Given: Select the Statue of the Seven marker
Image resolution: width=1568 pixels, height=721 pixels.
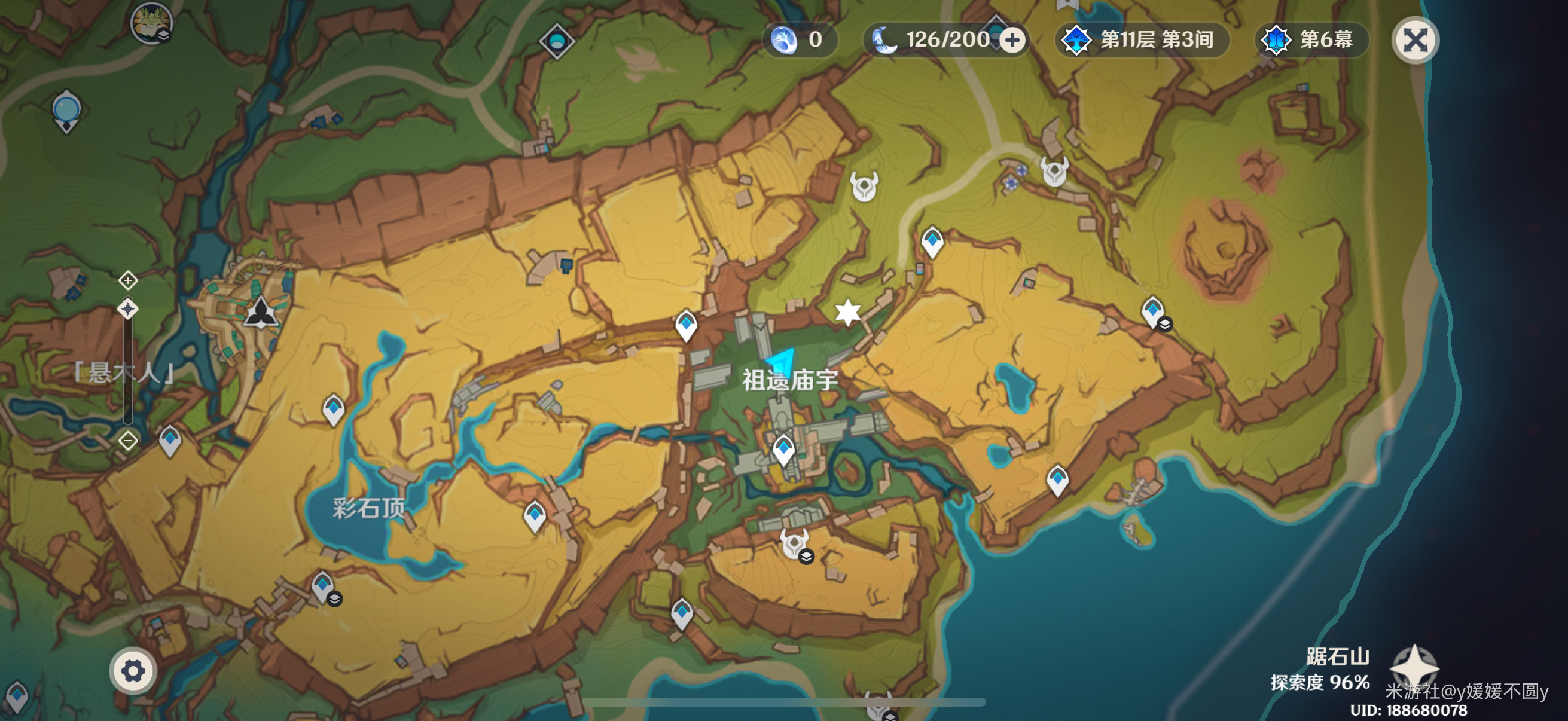Looking at the screenshot, I should point(261,312).
